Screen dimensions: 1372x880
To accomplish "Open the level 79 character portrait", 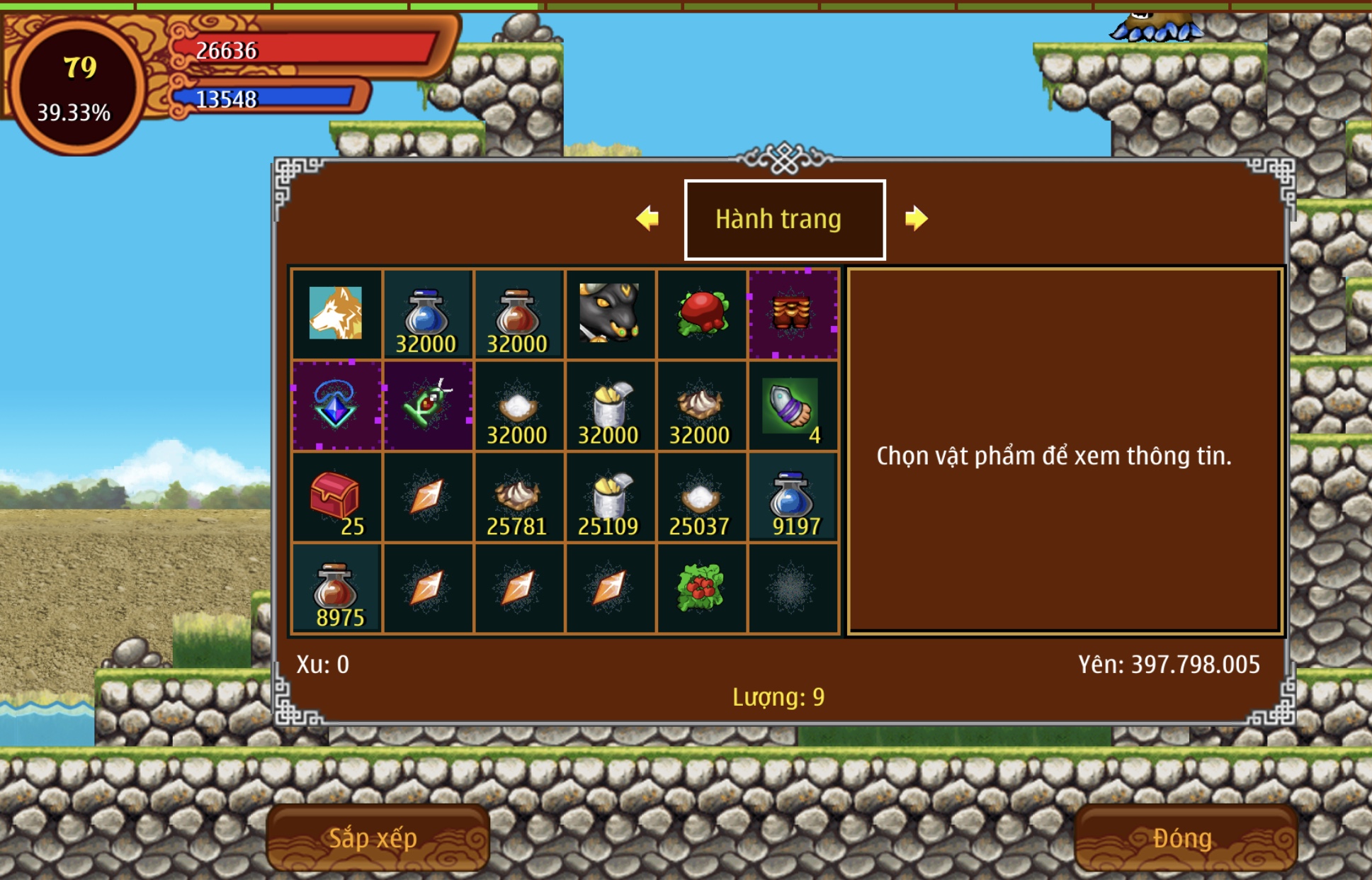I will pyautogui.click(x=76, y=86).
